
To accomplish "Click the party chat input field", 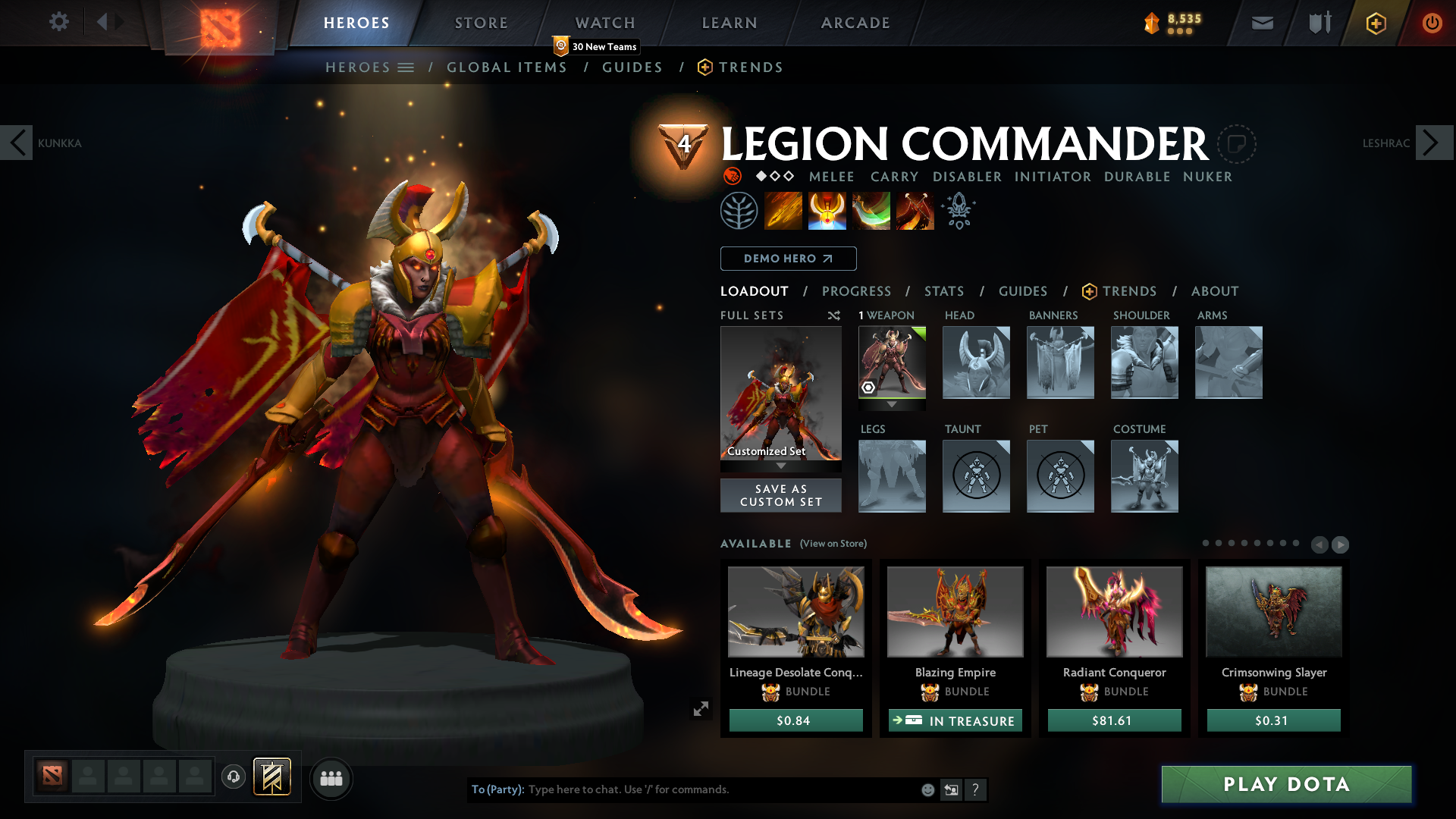I will pos(682,789).
